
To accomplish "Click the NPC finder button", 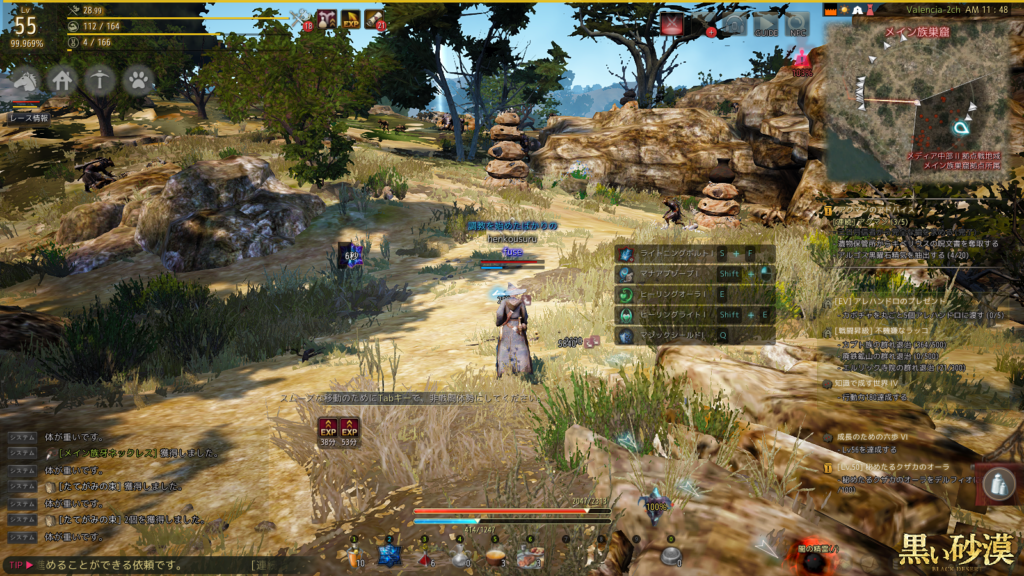I will 797,25.
